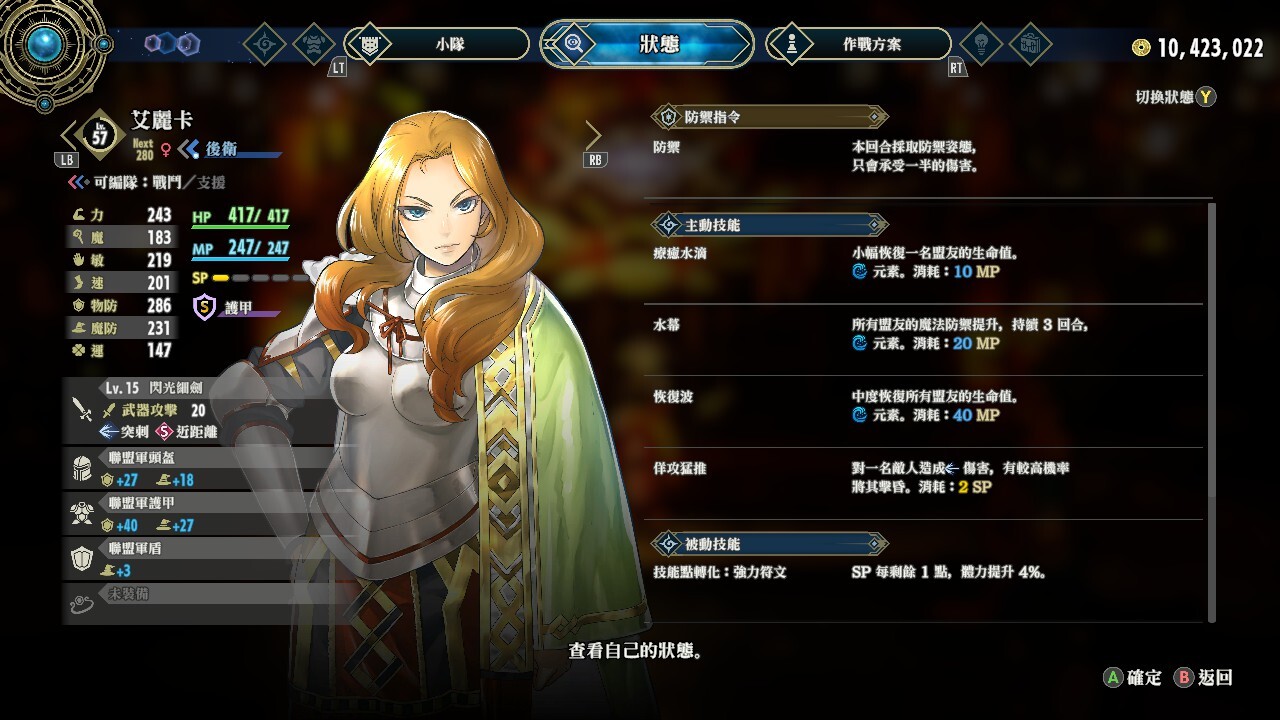
Task: Open the treasure chest menu icon
Action: pos(1029,44)
